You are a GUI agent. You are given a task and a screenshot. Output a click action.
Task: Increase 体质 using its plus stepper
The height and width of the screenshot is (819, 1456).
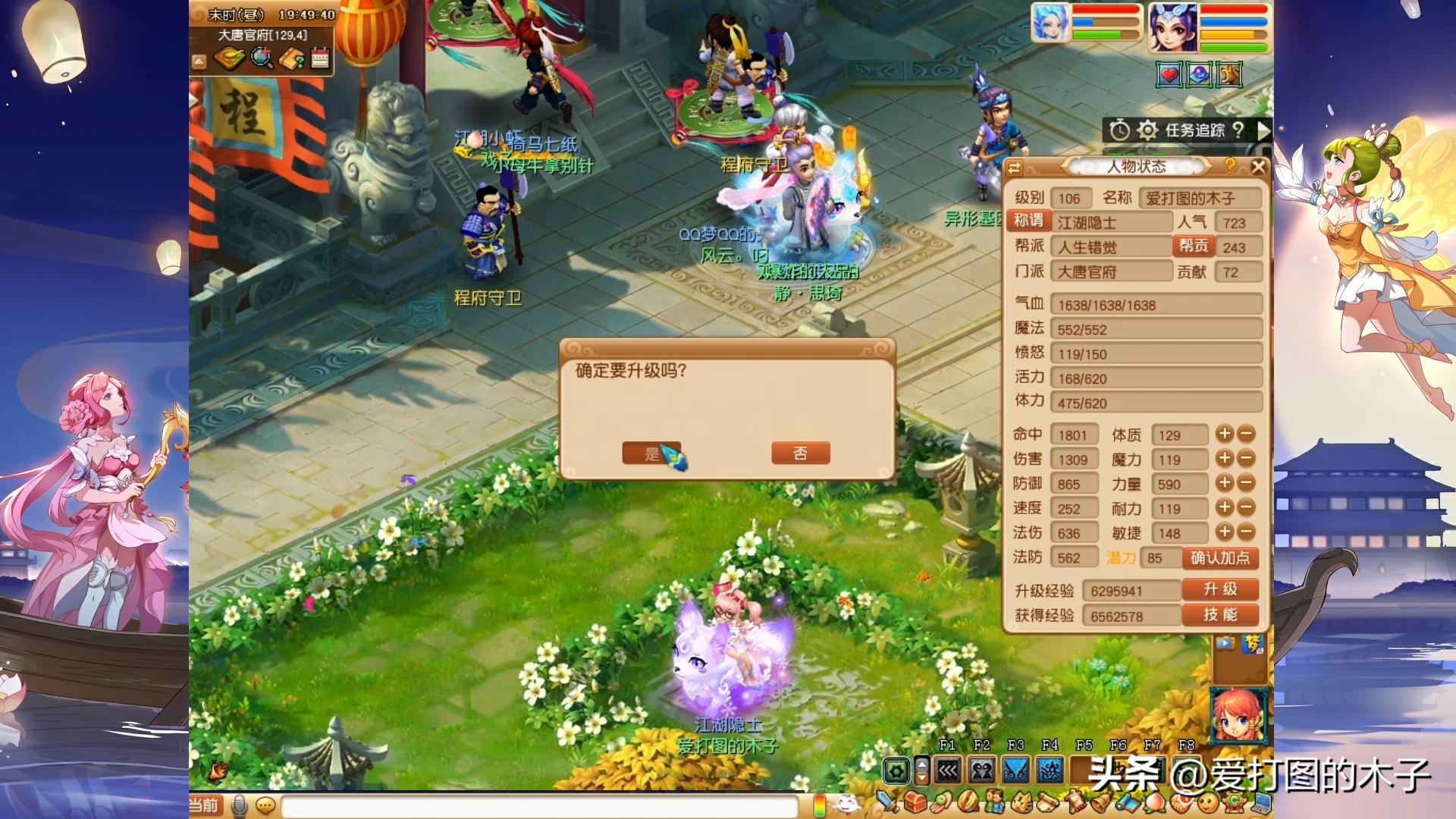click(x=1226, y=434)
